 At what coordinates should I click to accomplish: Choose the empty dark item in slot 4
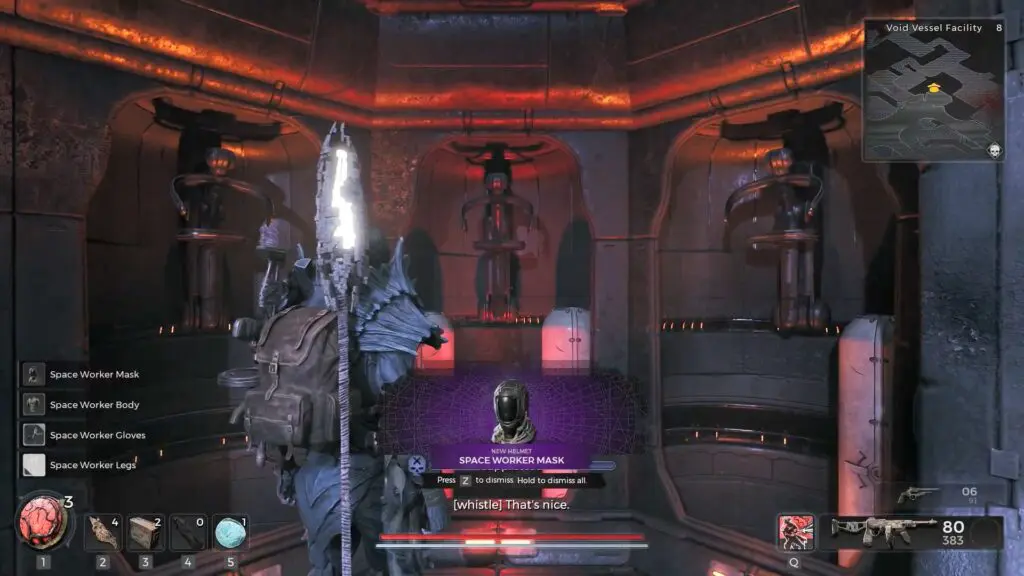188,533
